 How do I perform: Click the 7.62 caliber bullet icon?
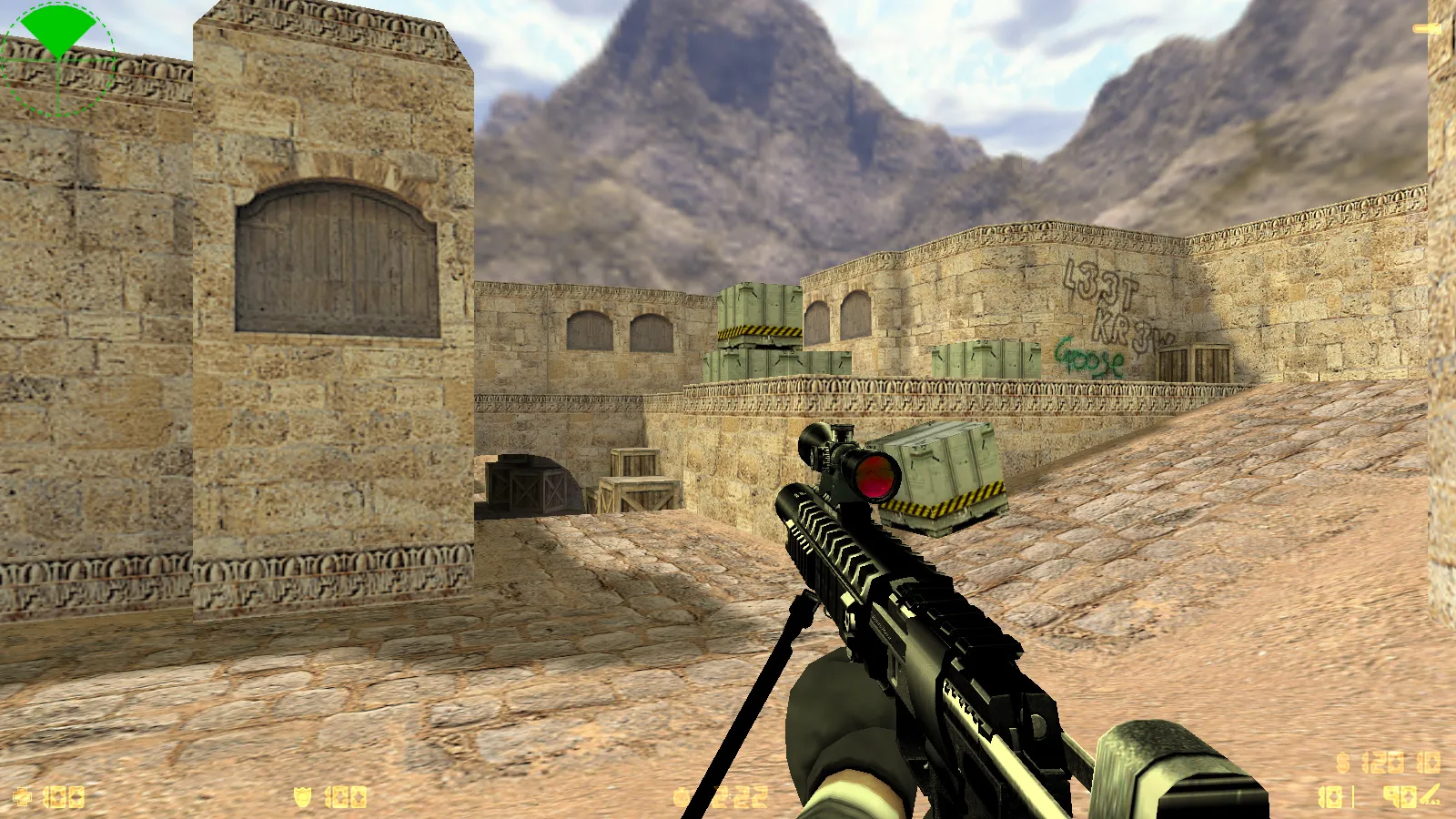pyautogui.click(x=1429, y=794)
